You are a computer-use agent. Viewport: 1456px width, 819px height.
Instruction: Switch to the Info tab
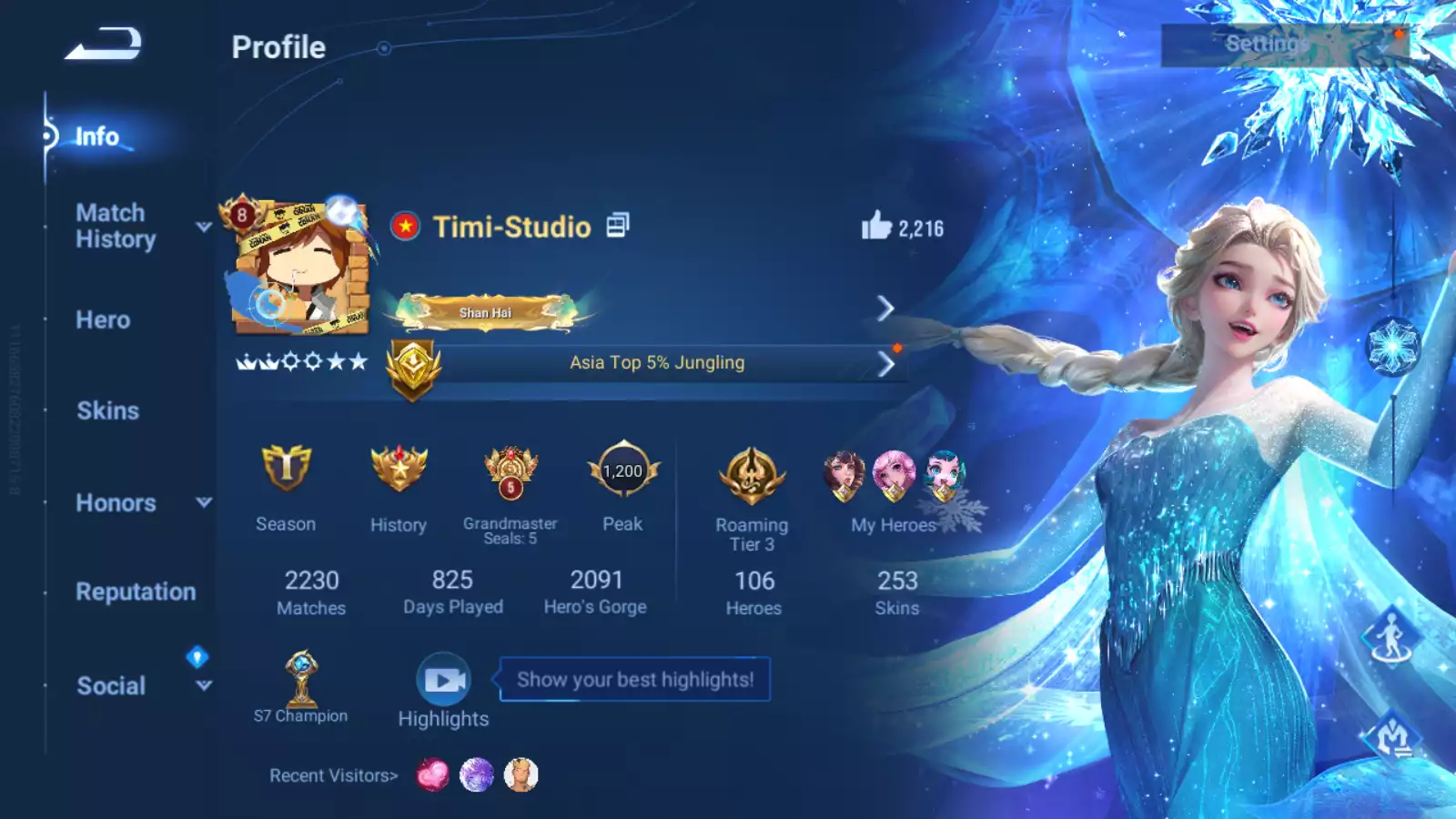[x=96, y=136]
